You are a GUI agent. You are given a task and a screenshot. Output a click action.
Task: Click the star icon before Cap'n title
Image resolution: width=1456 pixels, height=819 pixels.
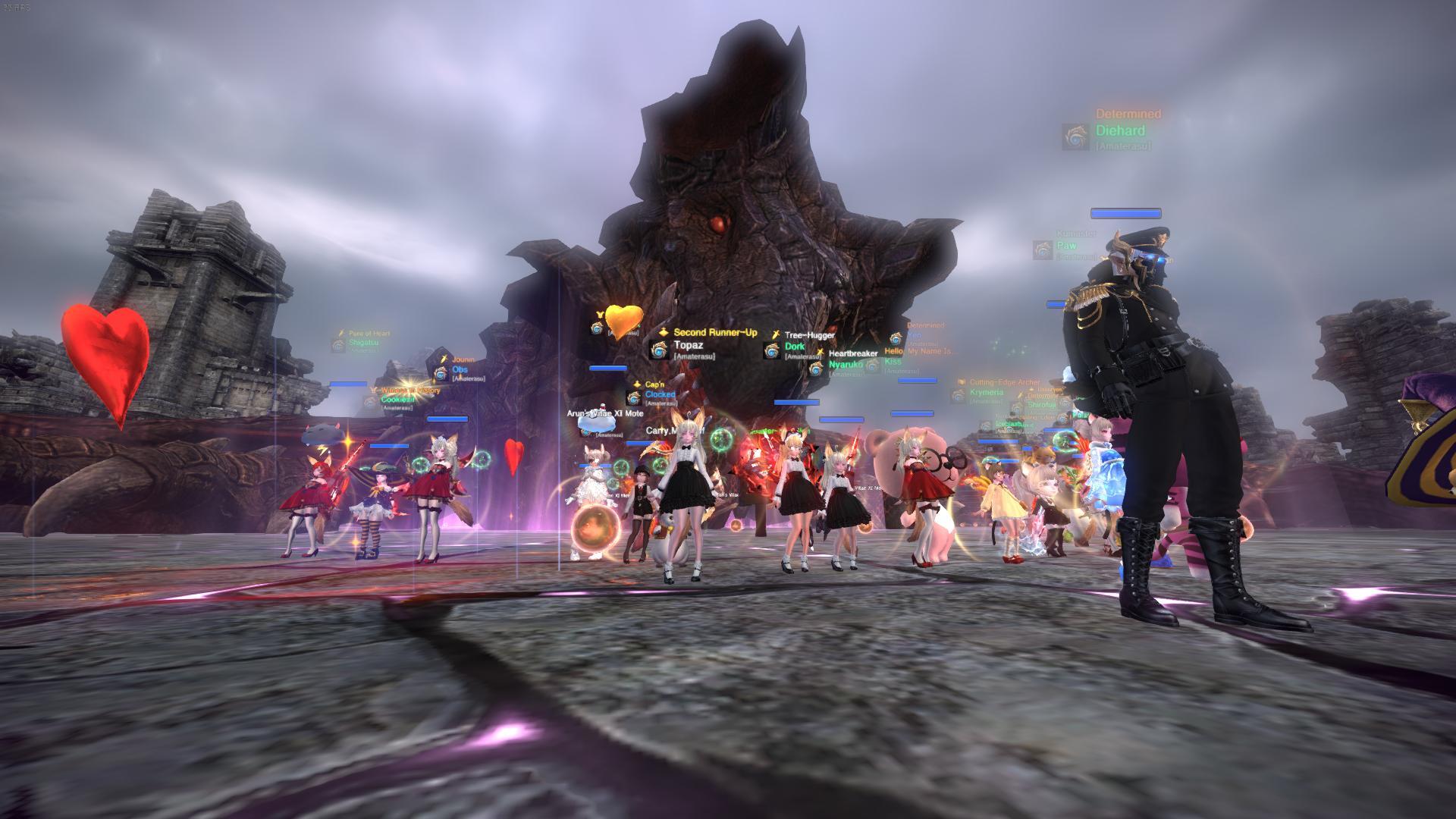[x=637, y=384]
